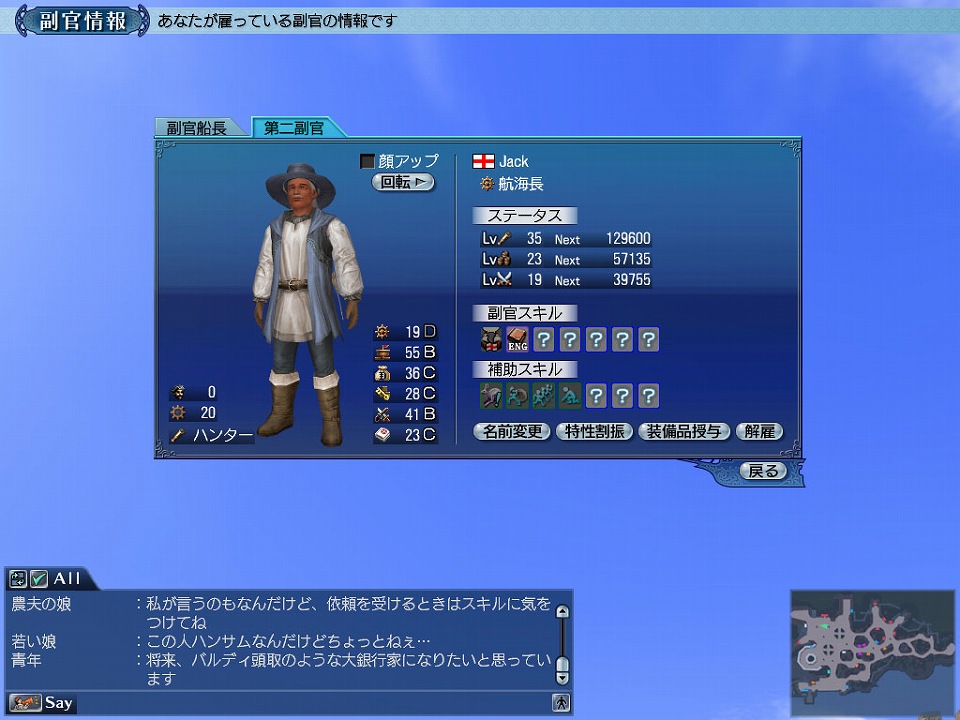Image resolution: width=960 pixels, height=720 pixels.
Task: Select the All chat tab
Action: (x=67, y=579)
